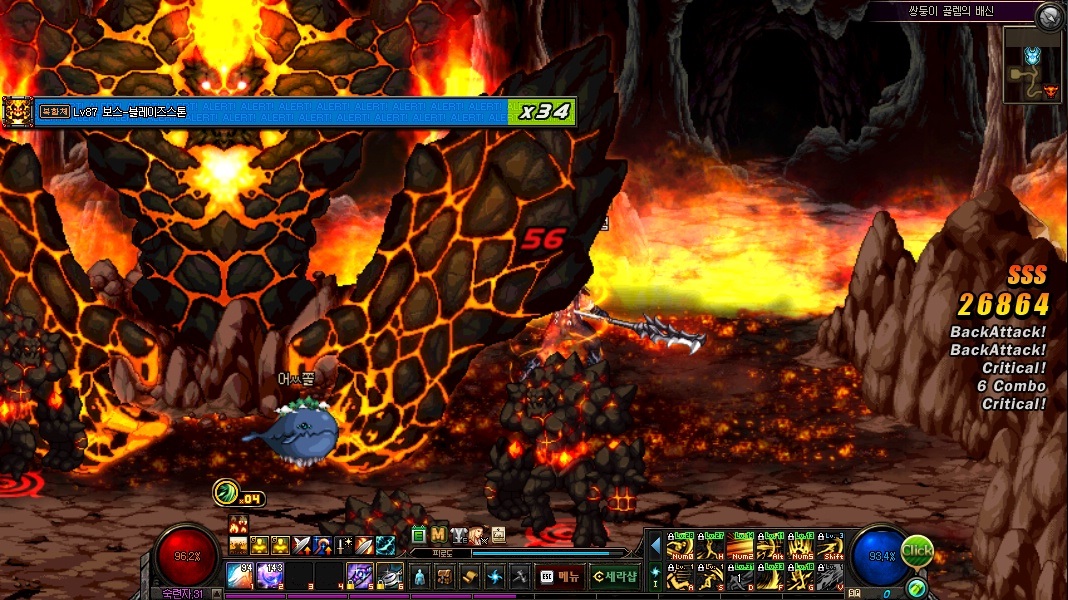The image size is (1068, 600).
Task: Switch skill bar with the blue arrow
Action: tap(656, 546)
